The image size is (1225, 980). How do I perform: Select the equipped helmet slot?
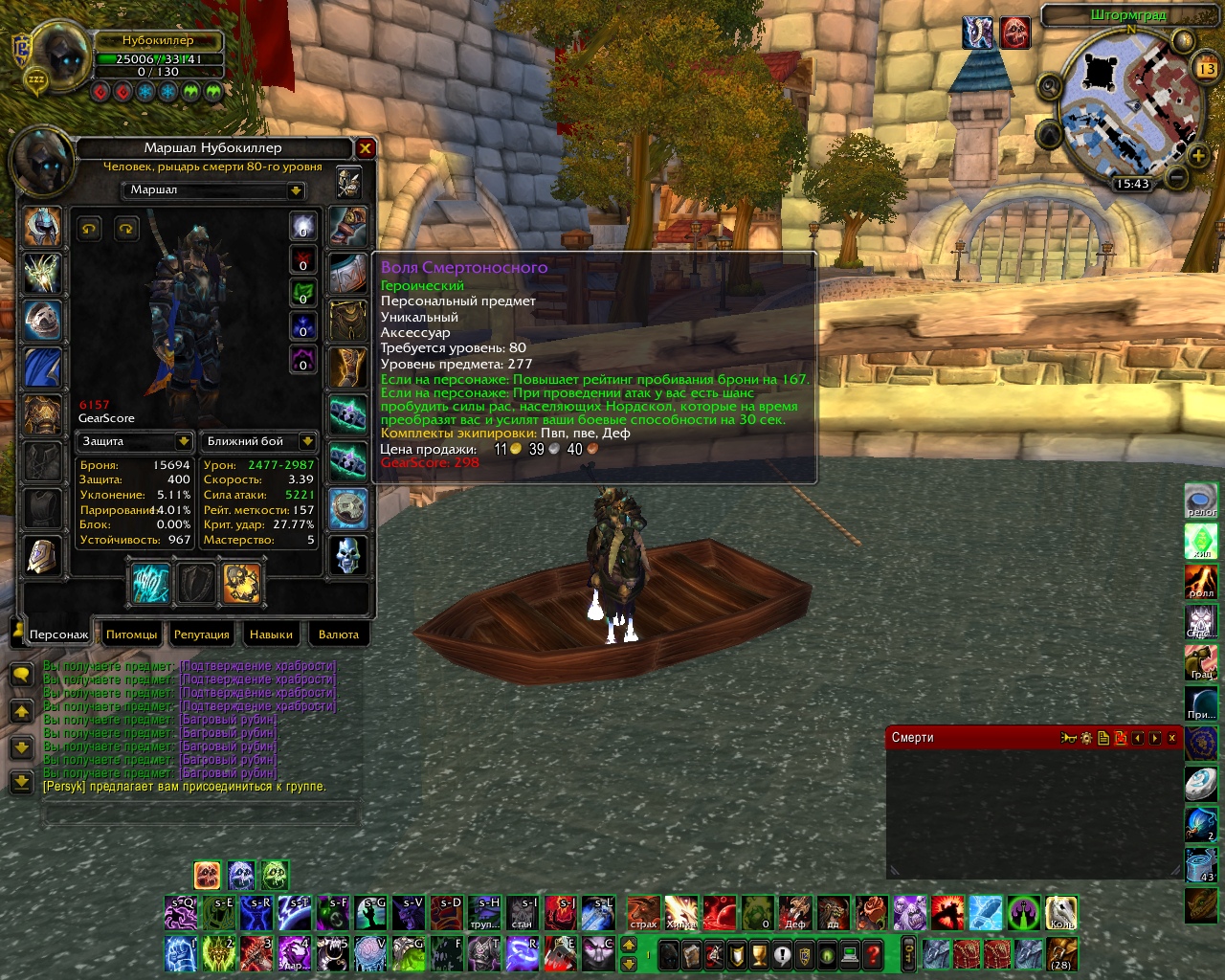42,227
